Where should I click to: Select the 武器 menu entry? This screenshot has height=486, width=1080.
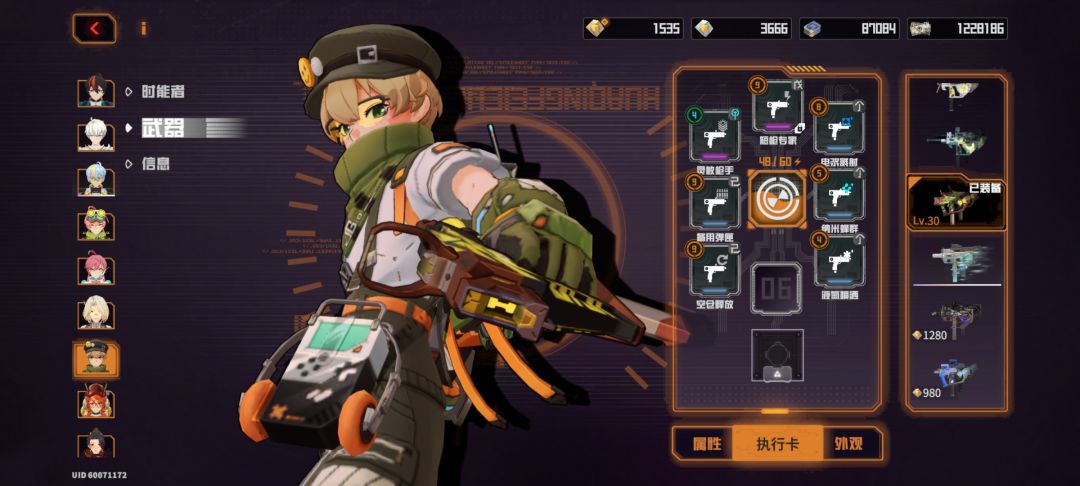pos(162,127)
